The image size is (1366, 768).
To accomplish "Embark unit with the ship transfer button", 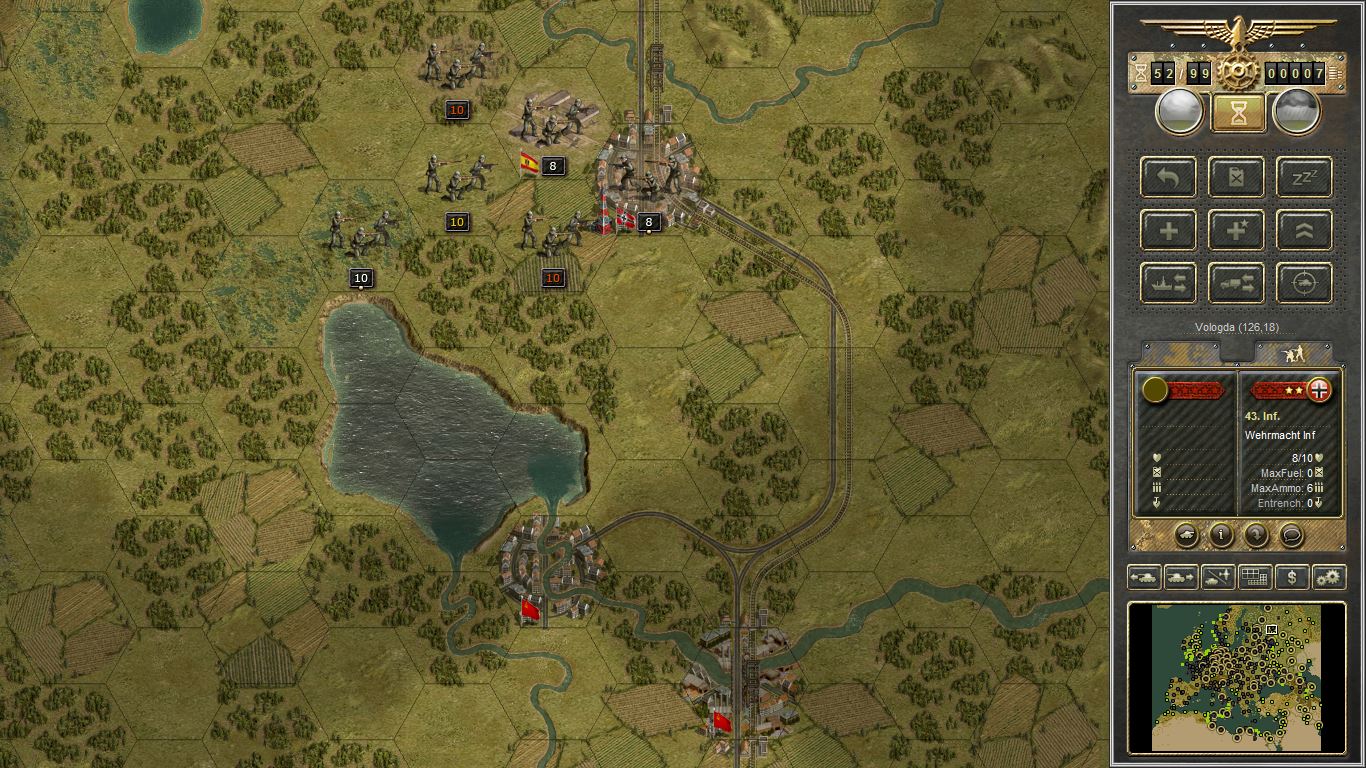I will click(x=1169, y=283).
